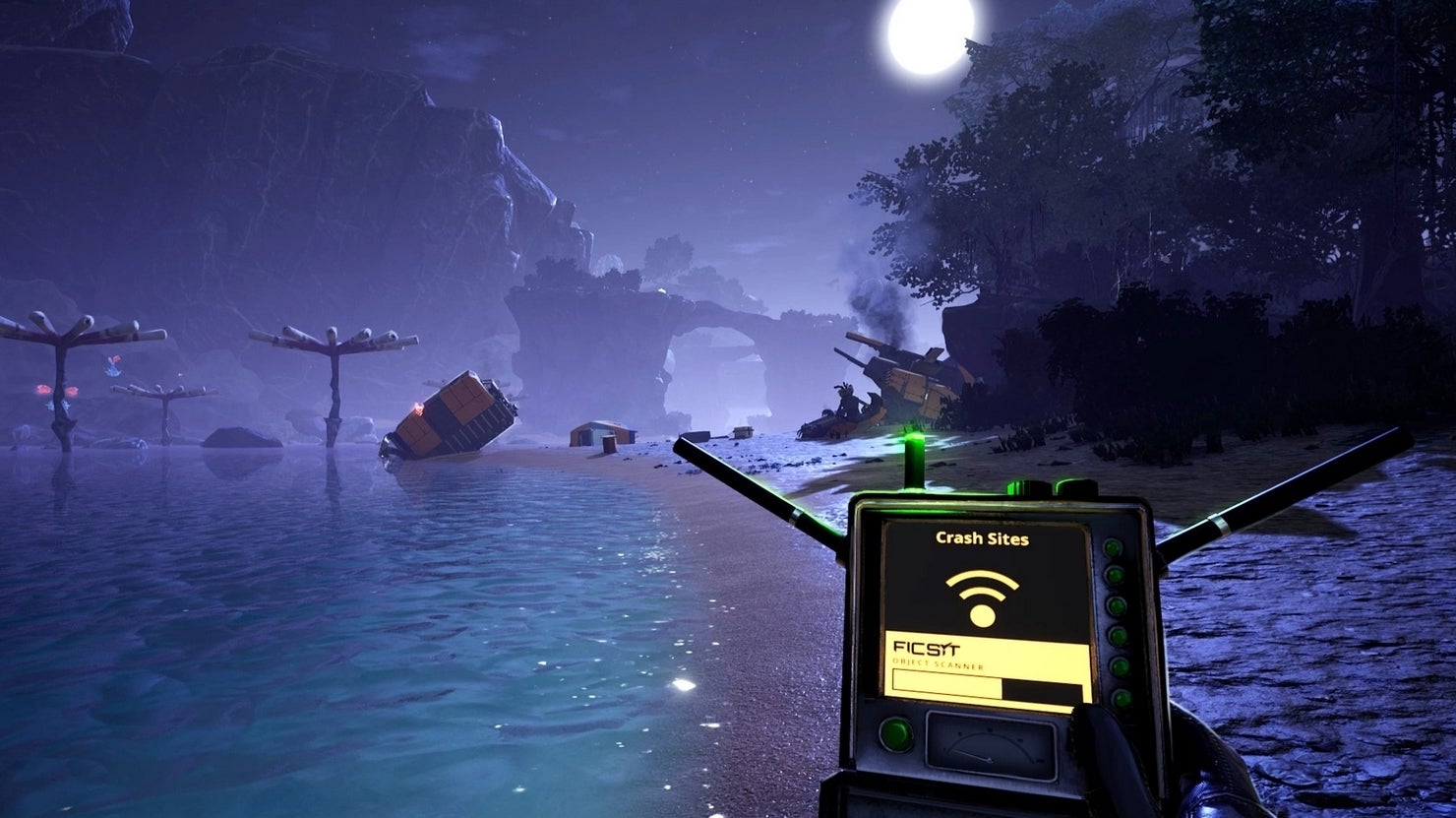Click the topmost green LED on the scanner

1114,547
